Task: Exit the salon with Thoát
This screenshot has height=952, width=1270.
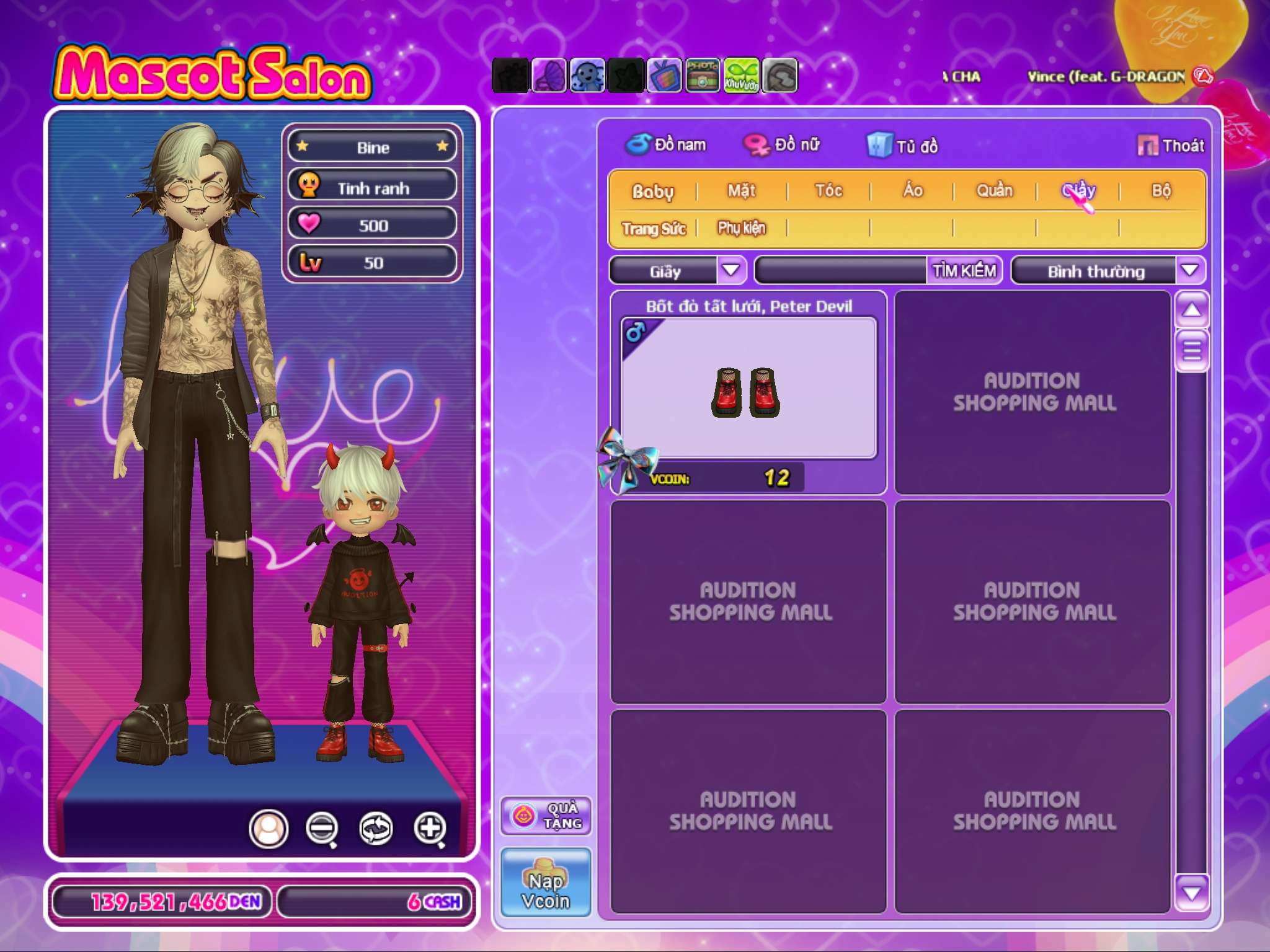Action: tap(1171, 146)
